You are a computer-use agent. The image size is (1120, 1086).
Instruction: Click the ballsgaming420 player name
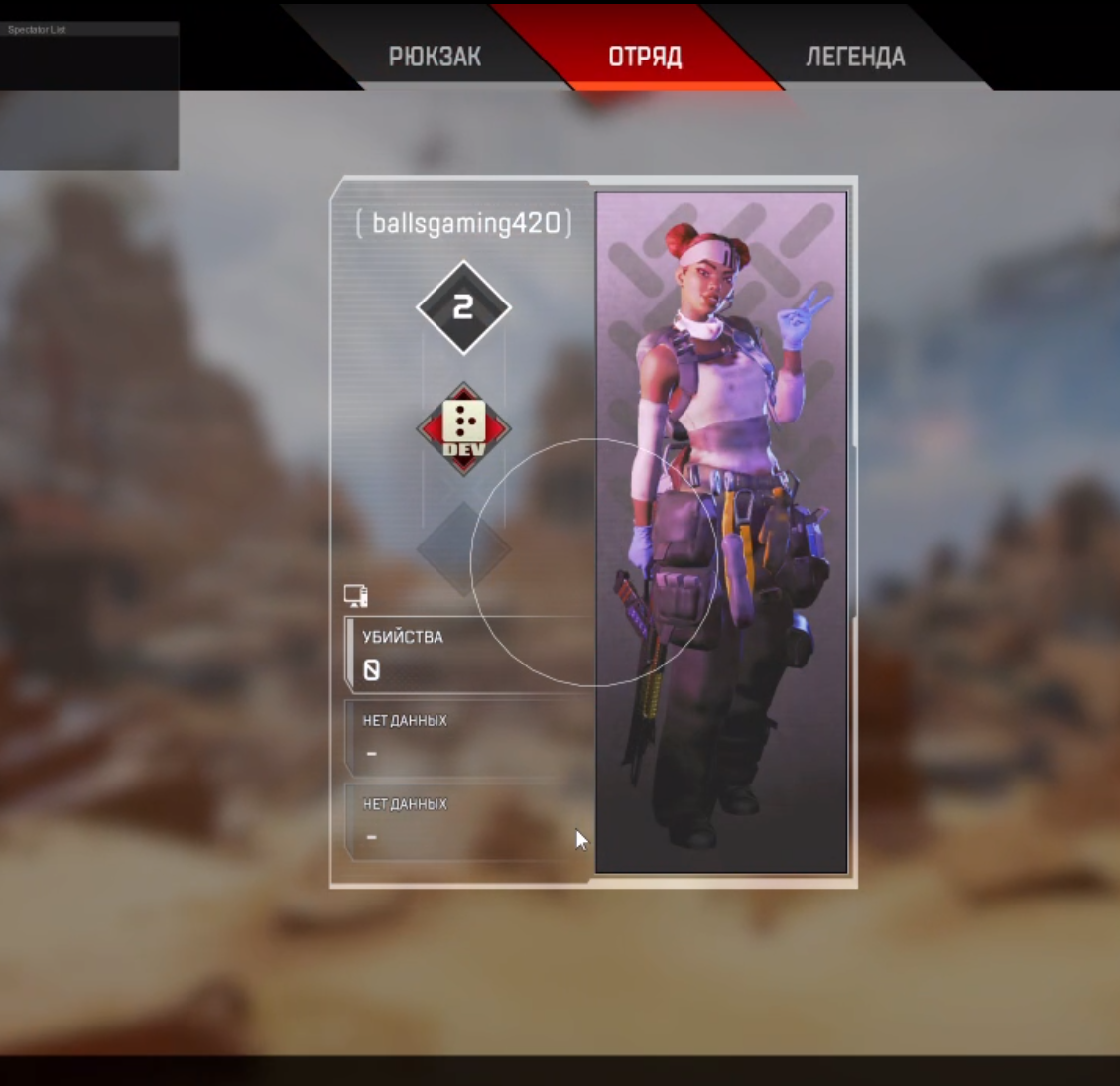point(463,223)
